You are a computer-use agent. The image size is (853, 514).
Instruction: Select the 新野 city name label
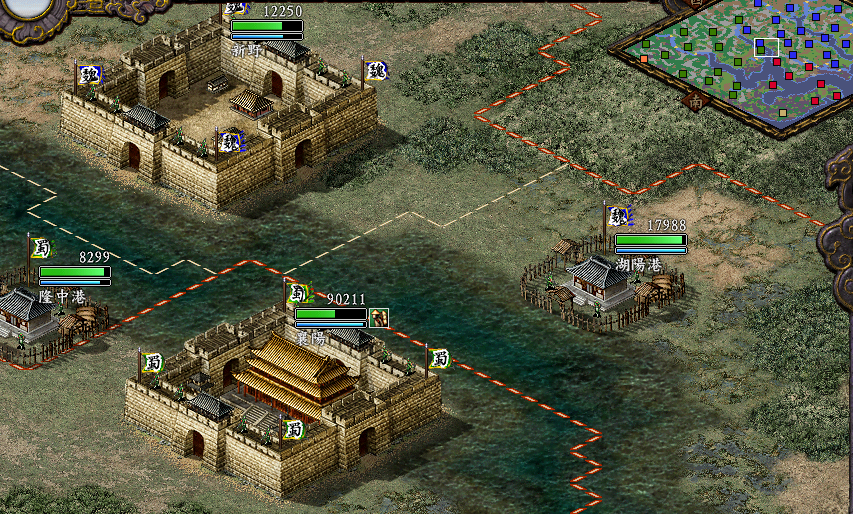(x=246, y=48)
